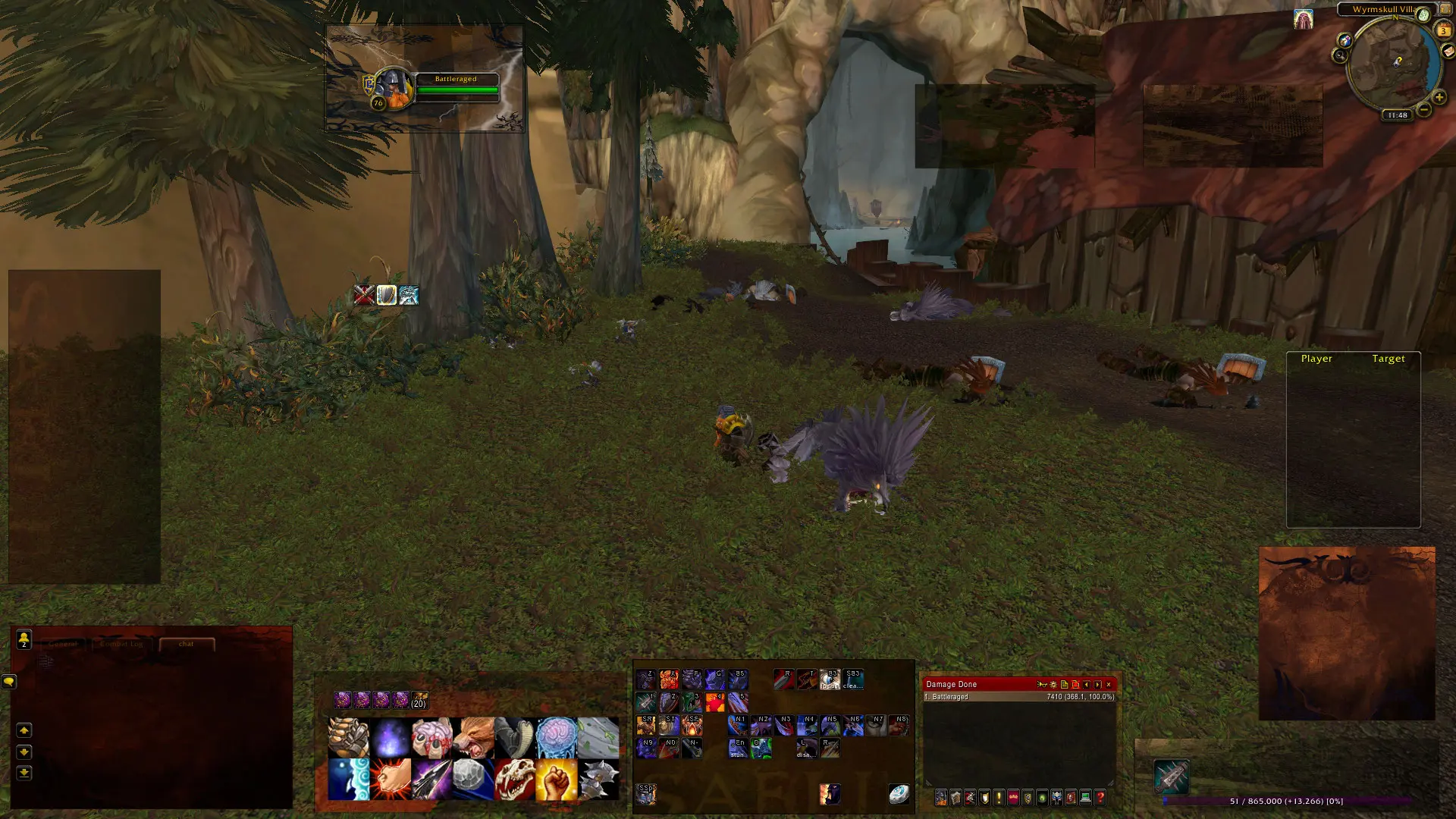
Task: Use the focus macro button with eye icon
Action: pyautogui.click(x=830, y=679)
